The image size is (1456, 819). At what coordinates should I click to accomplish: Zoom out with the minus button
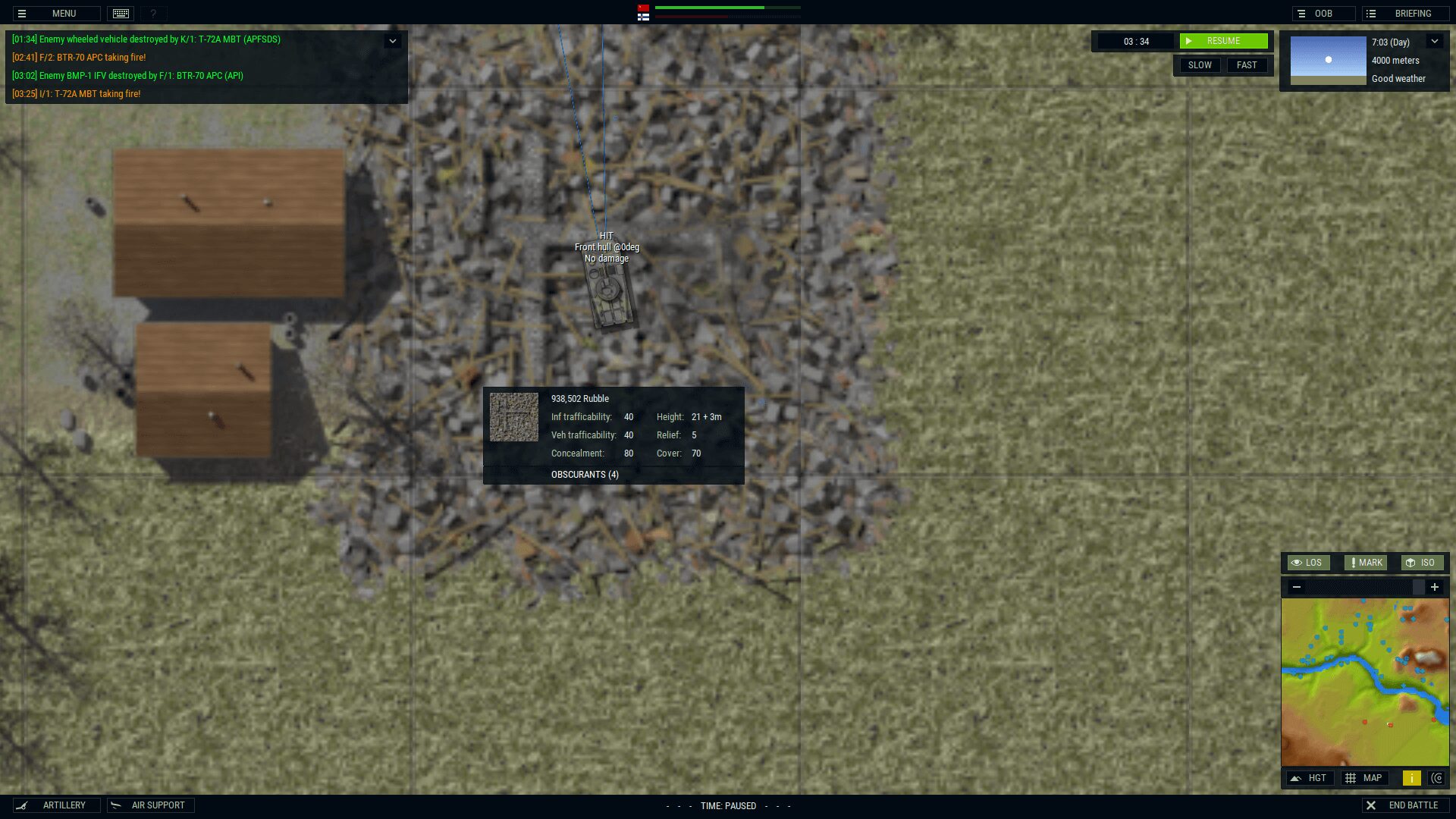(x=1297, y=587)
